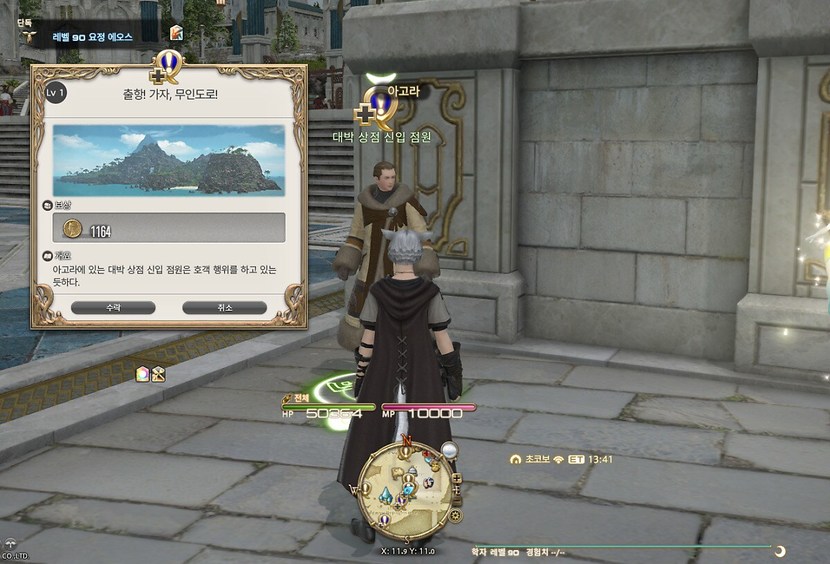
Task: Click the crossed tools icon below quest window
Action: point(158,374)
